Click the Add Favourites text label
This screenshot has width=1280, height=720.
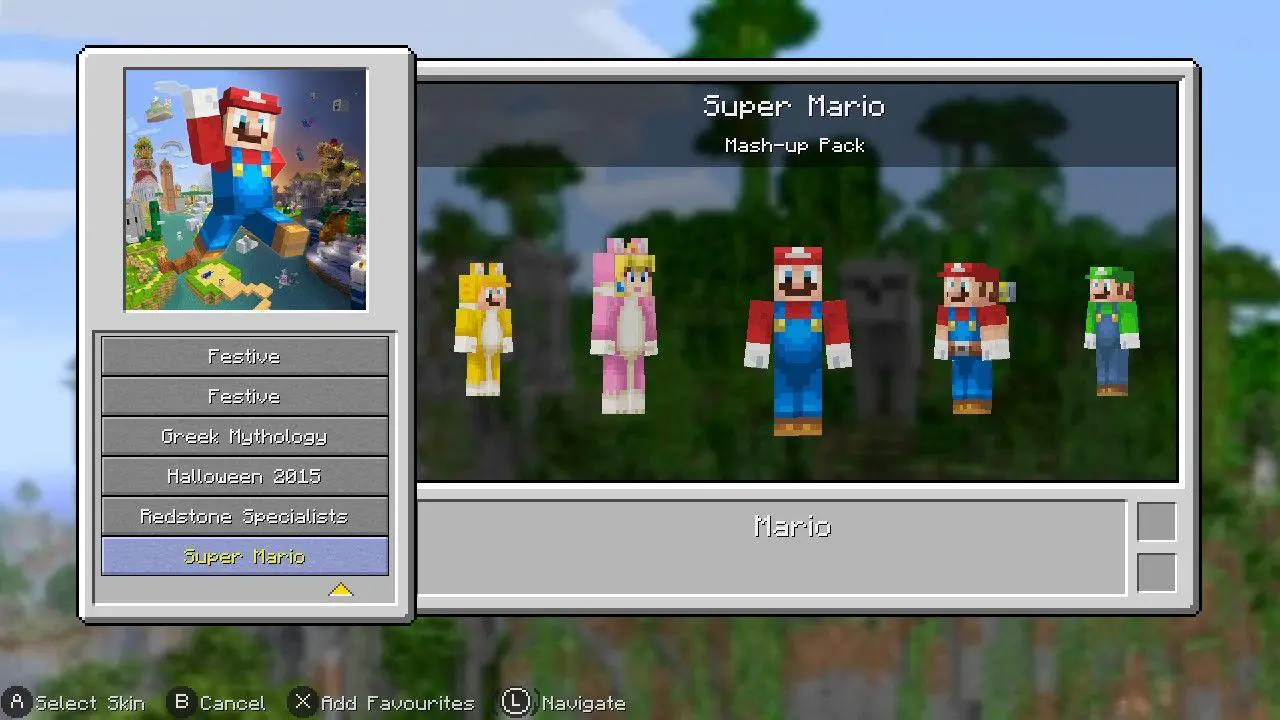tap(398, 702)
